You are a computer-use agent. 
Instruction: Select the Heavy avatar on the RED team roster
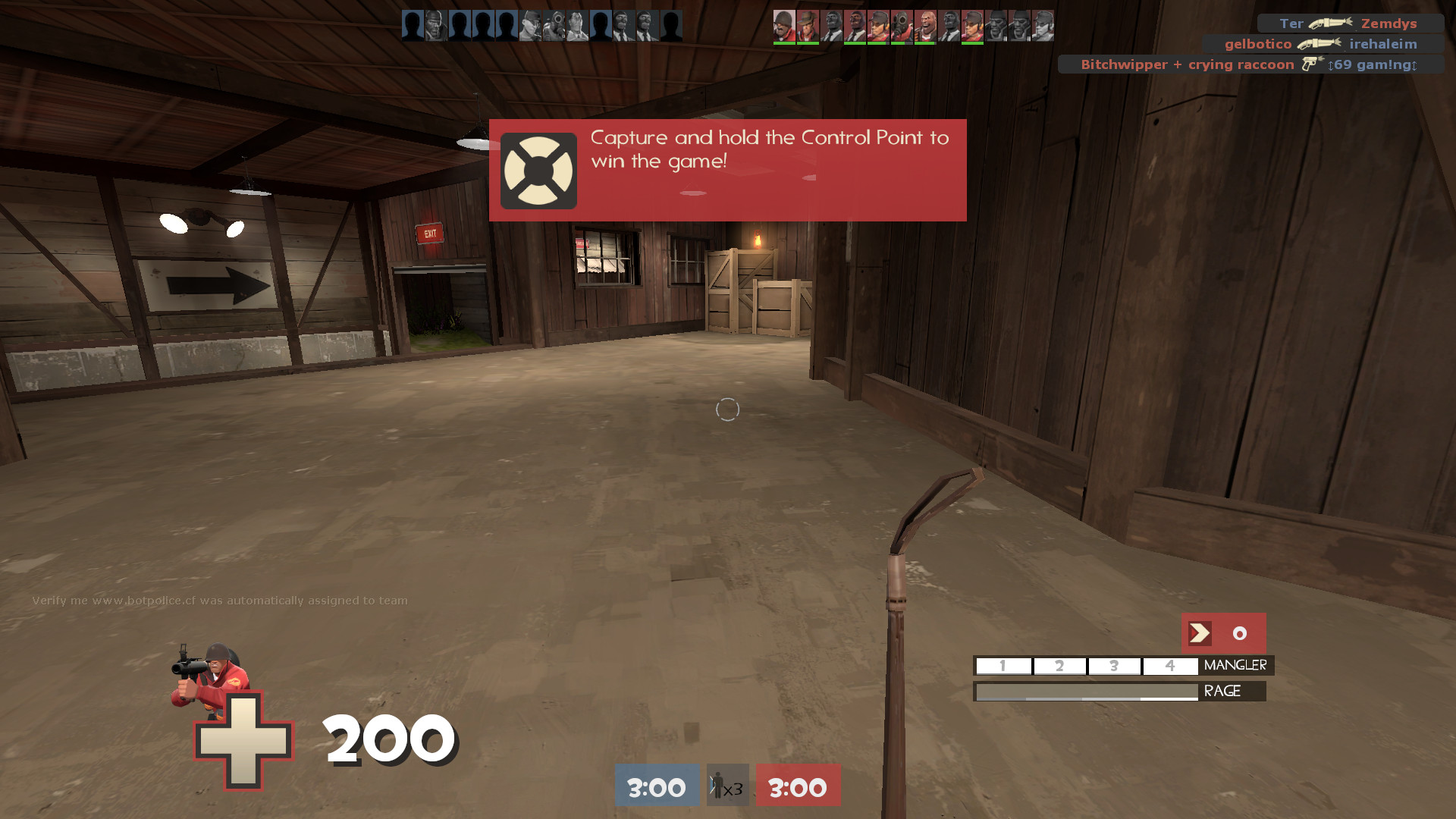click(927, 25)
